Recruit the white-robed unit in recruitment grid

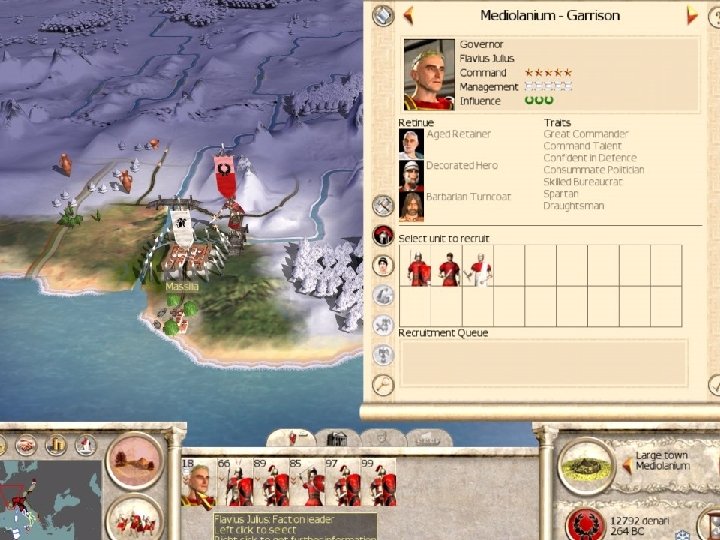tap(479, 266)
